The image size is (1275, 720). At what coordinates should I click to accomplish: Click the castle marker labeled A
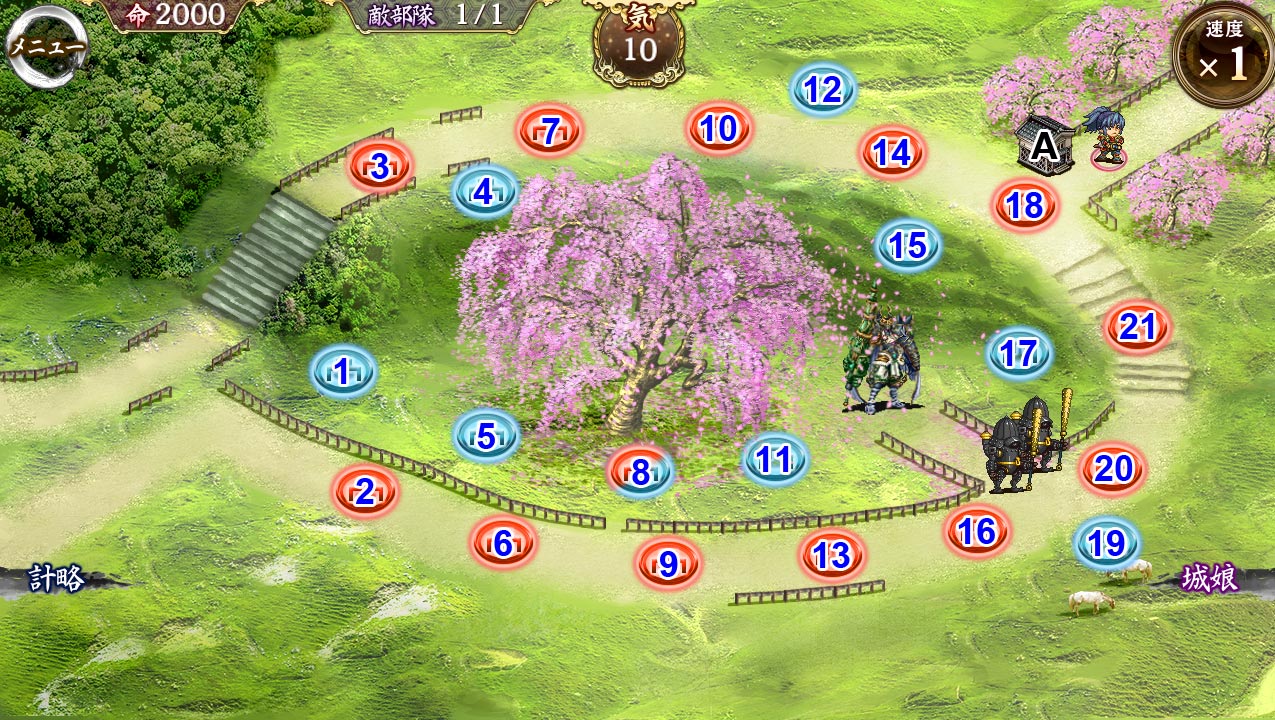click(x=1043, y=147)
